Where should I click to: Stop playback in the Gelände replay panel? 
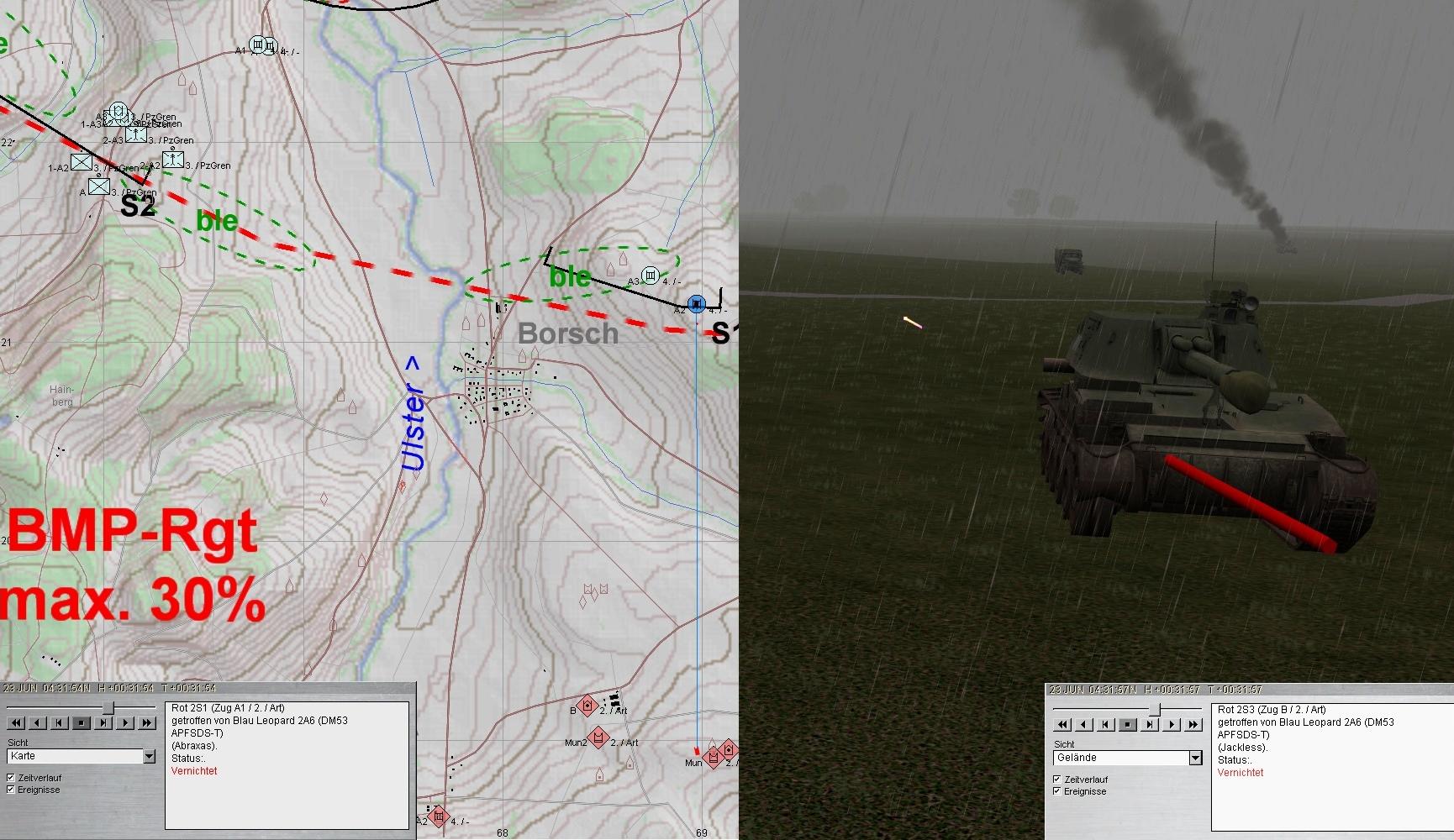click(x=1128, y=724)
